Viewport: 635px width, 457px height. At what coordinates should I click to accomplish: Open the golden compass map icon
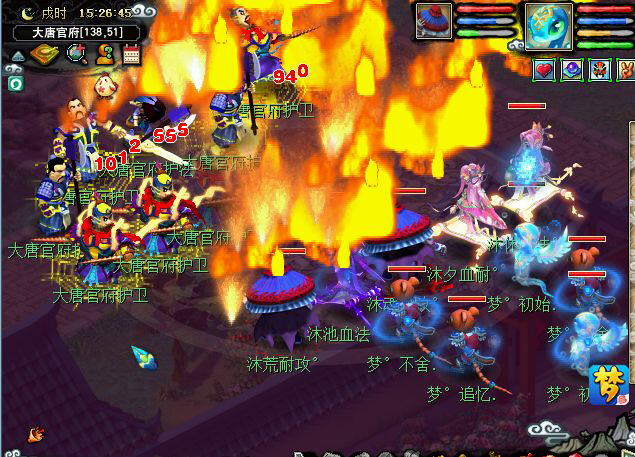42,54
